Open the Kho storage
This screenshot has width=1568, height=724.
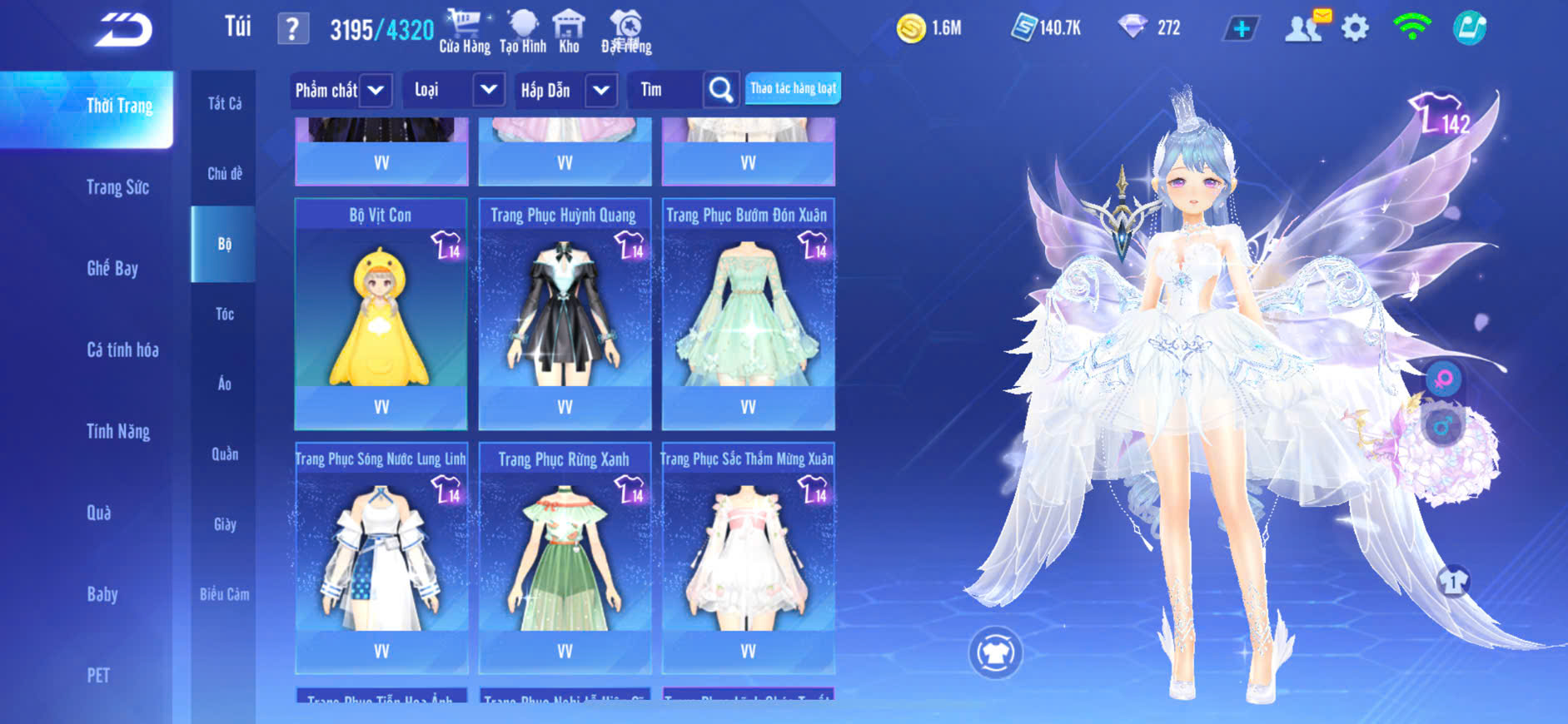(x=569, y=32)
